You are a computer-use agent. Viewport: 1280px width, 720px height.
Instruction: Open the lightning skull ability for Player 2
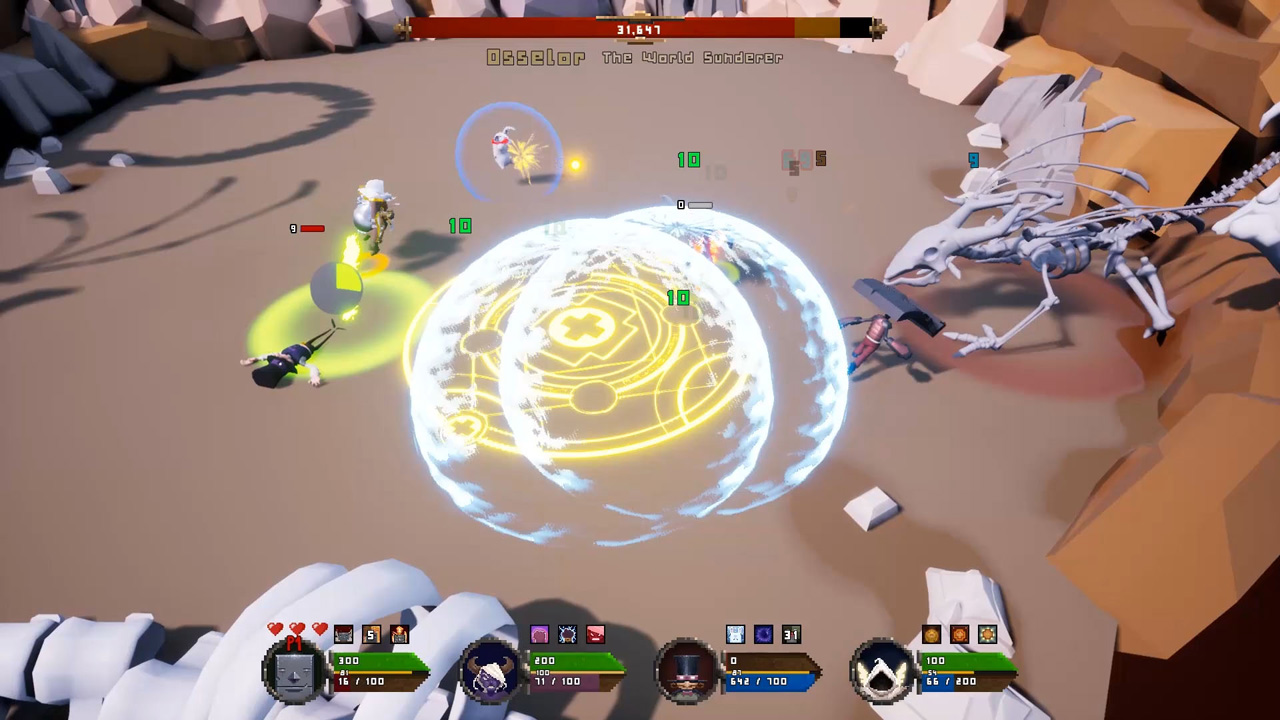[x=567, y=634]
